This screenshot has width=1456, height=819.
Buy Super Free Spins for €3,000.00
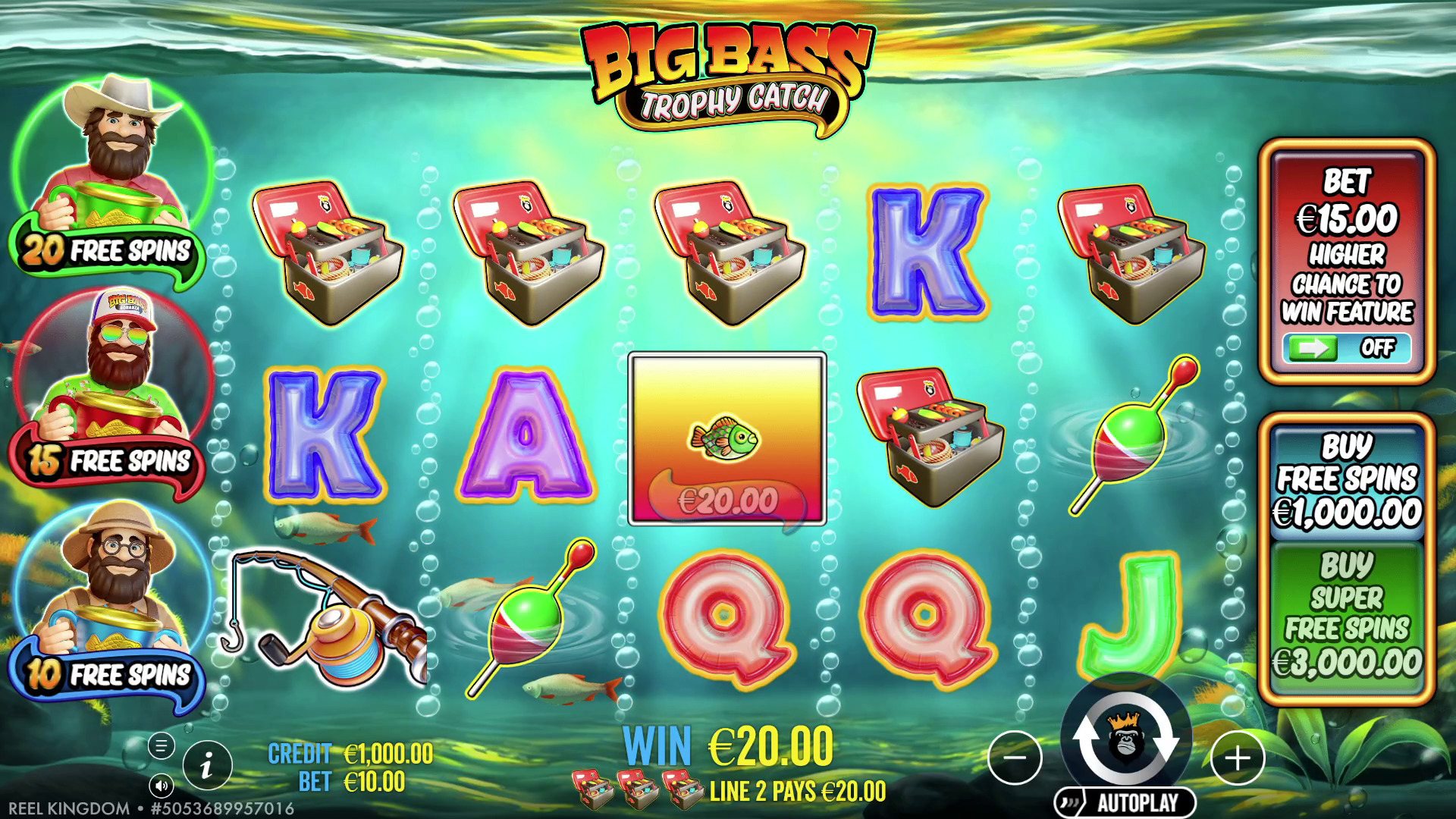coord(1347,616)
